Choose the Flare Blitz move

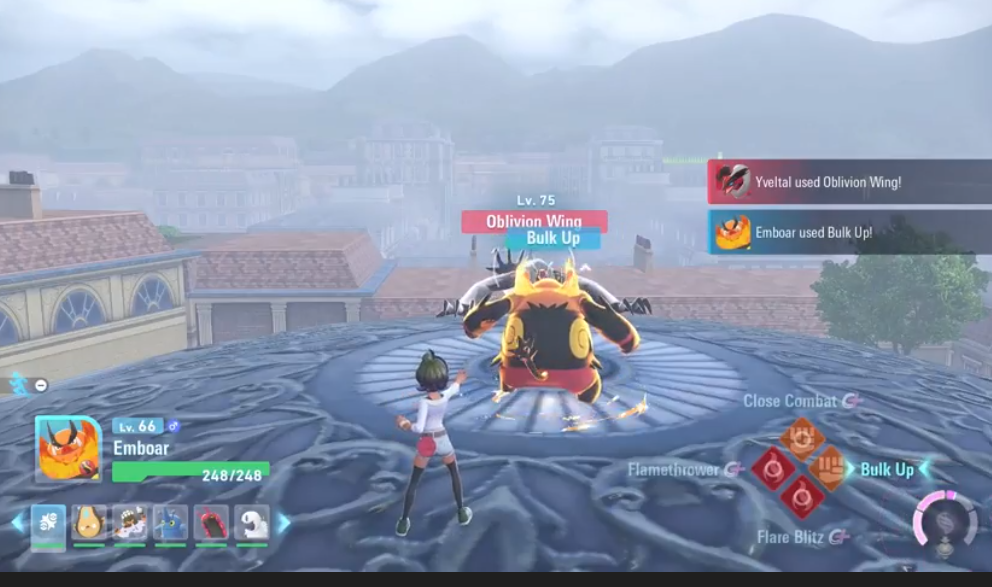tap(801, 496)
